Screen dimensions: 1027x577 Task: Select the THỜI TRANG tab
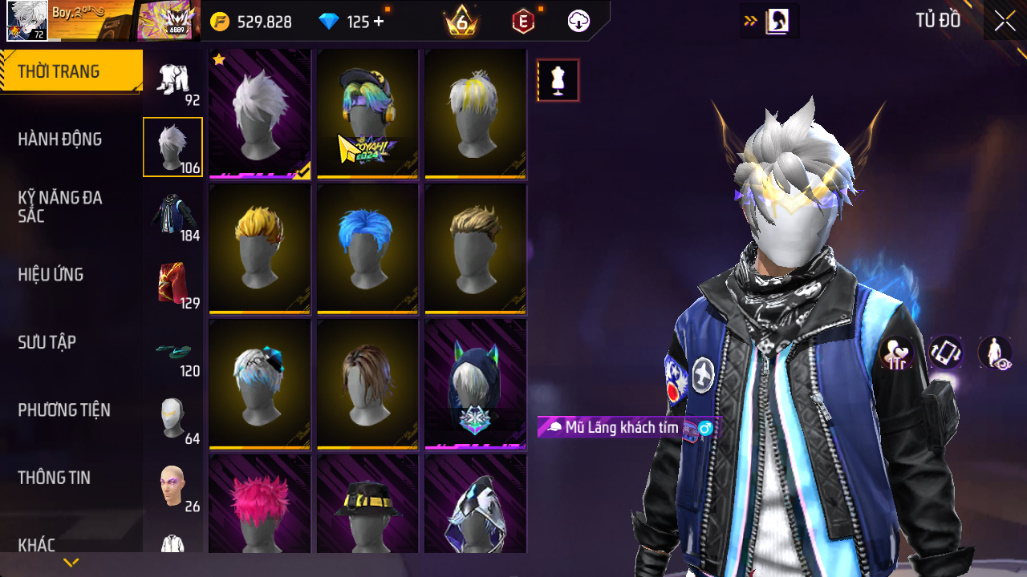tap(60, 72)
